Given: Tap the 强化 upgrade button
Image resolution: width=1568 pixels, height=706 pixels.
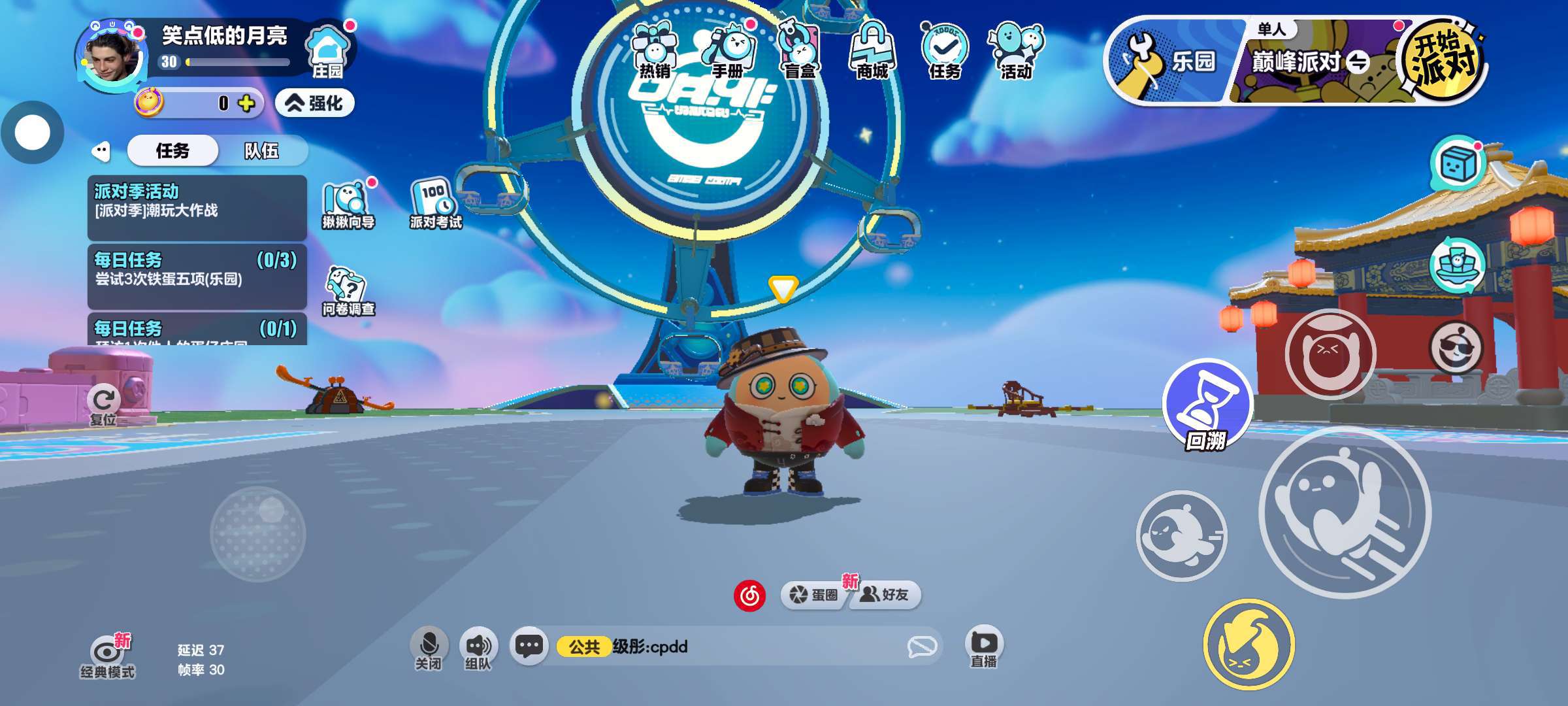Looking at the screenshot, I should [x=315, y=103].
